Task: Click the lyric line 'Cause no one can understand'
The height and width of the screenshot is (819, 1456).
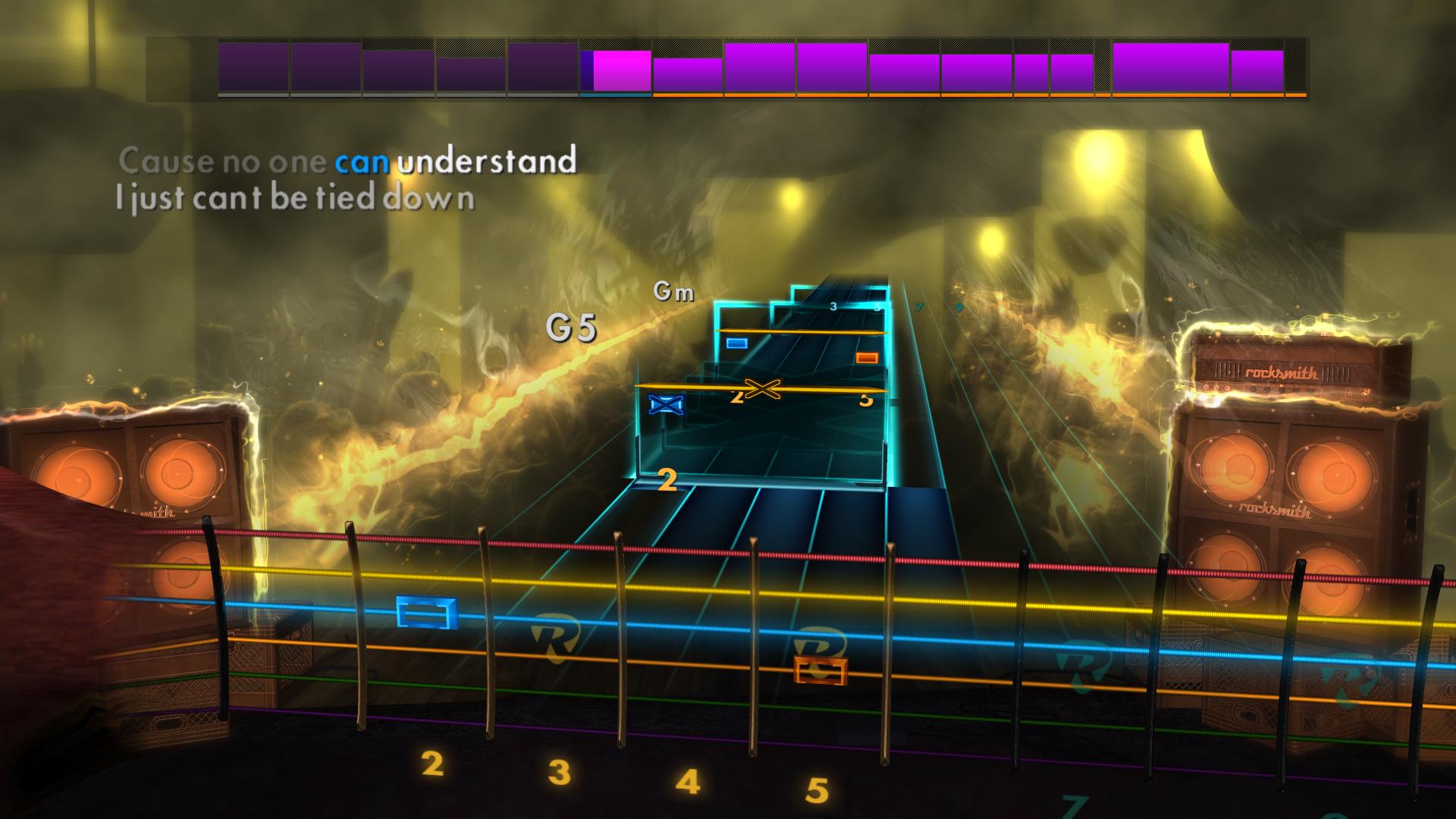Action: pyautogui.click(x=349, y=159)
